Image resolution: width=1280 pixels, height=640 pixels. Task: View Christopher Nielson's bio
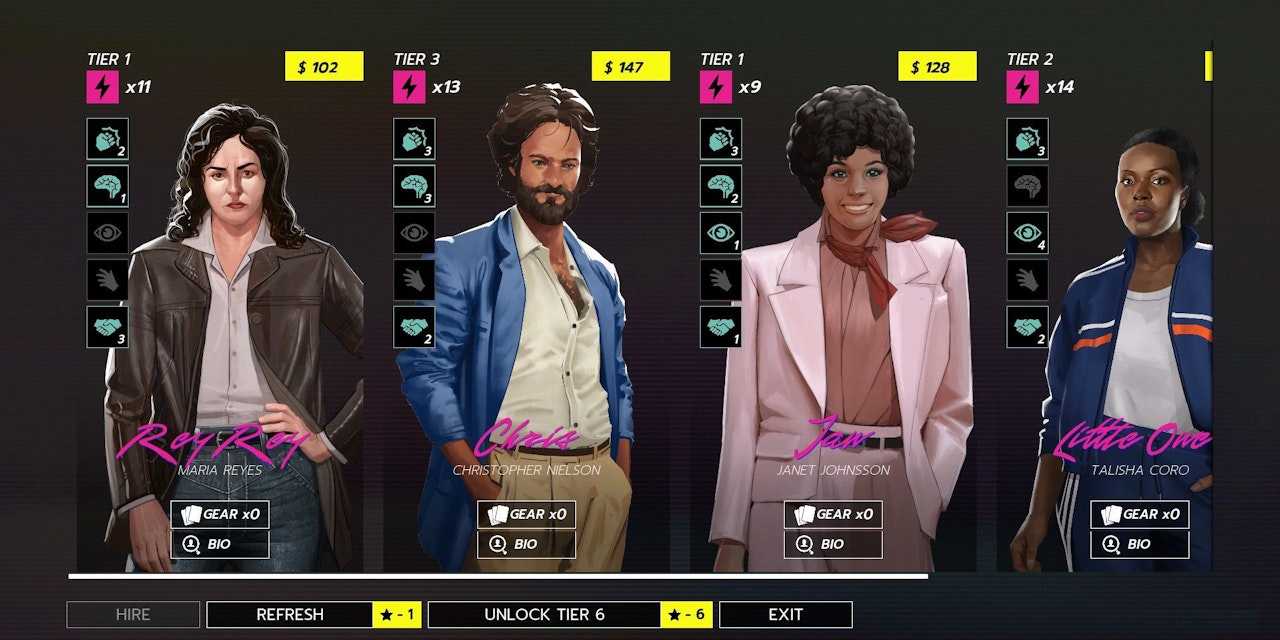click(526, 545)
